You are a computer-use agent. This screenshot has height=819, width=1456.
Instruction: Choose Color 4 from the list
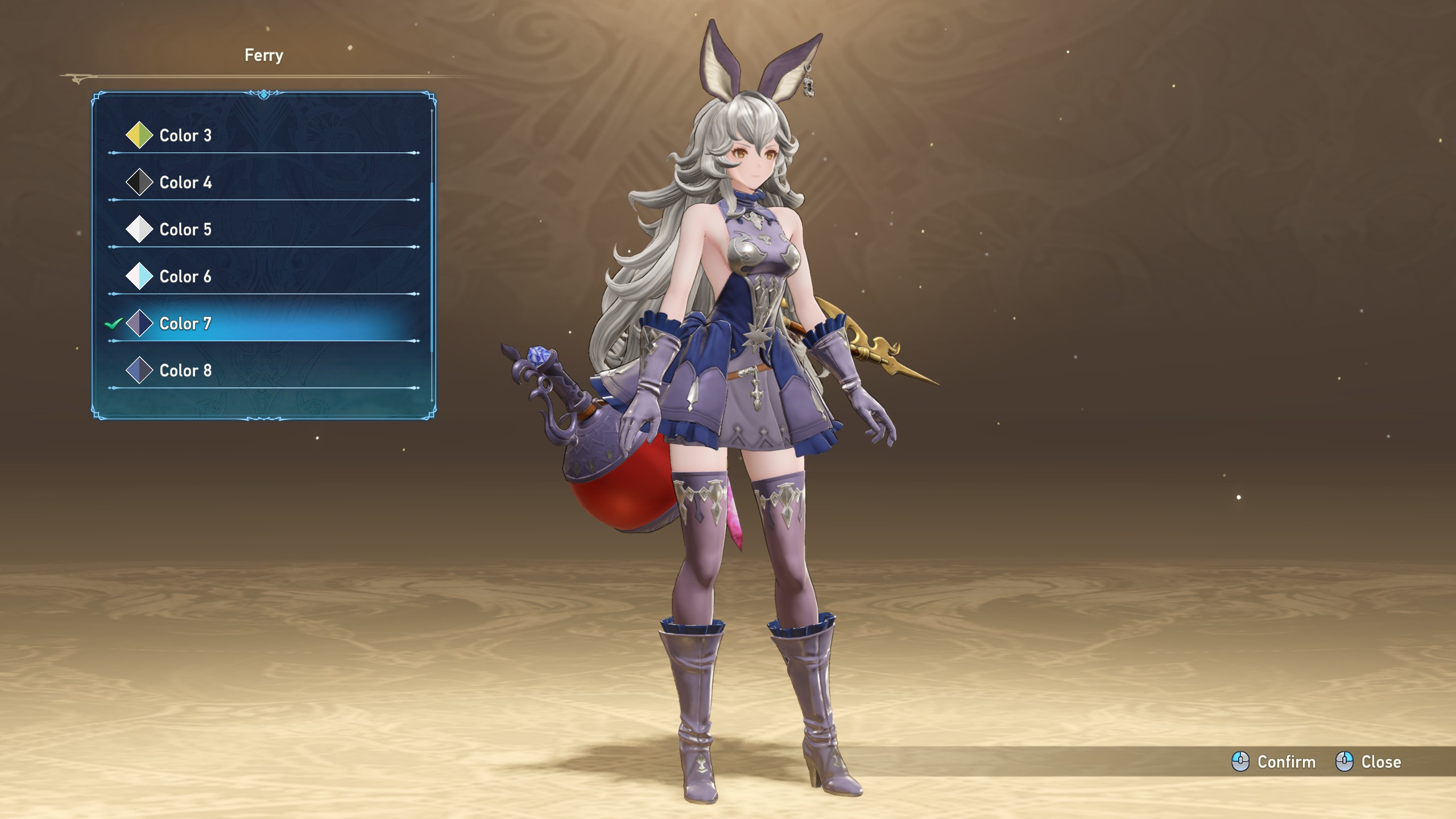pyautogui.click(x=185, y=183)
